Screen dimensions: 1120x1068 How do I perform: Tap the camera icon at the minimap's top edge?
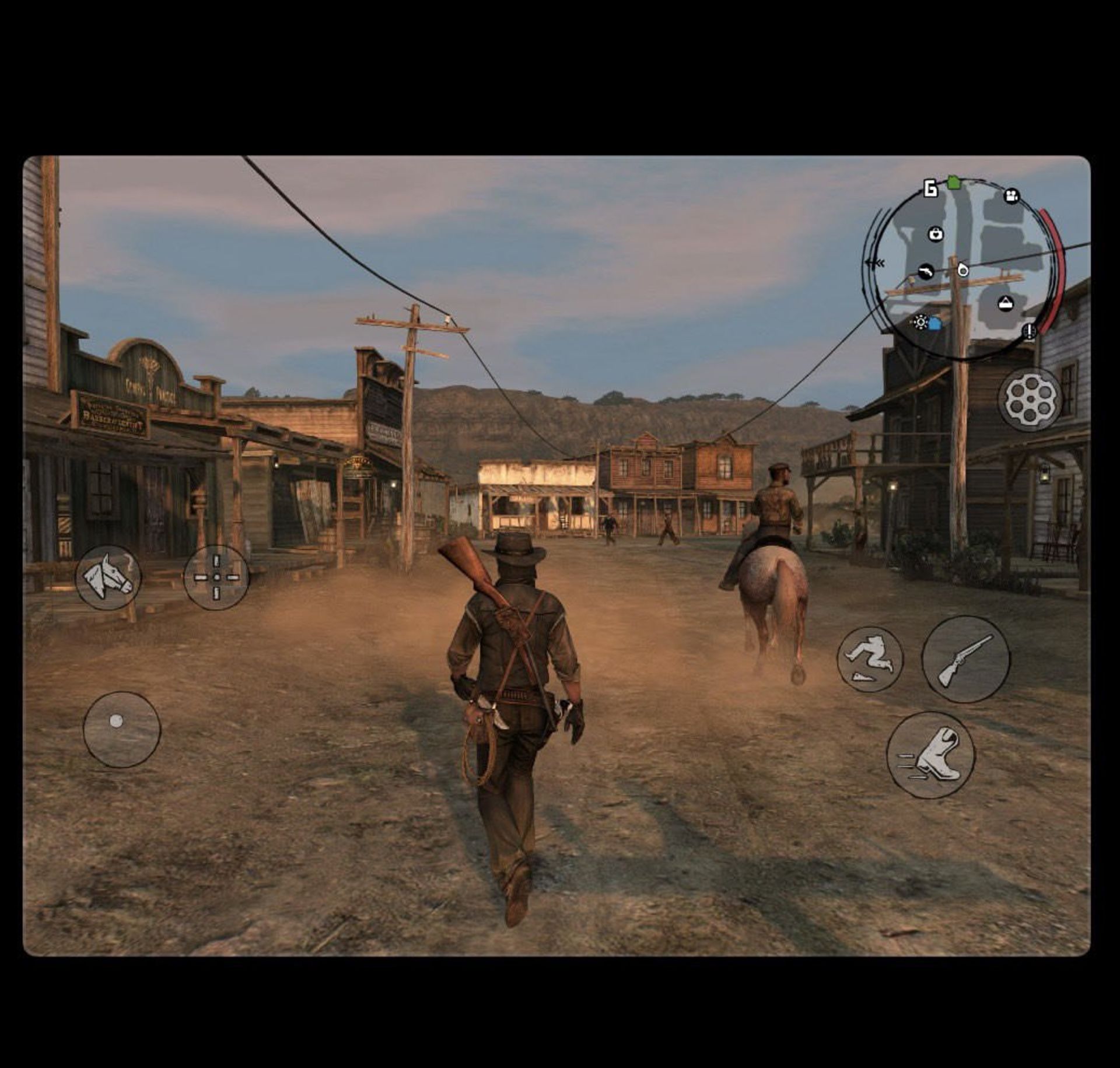coord(1012,196)
